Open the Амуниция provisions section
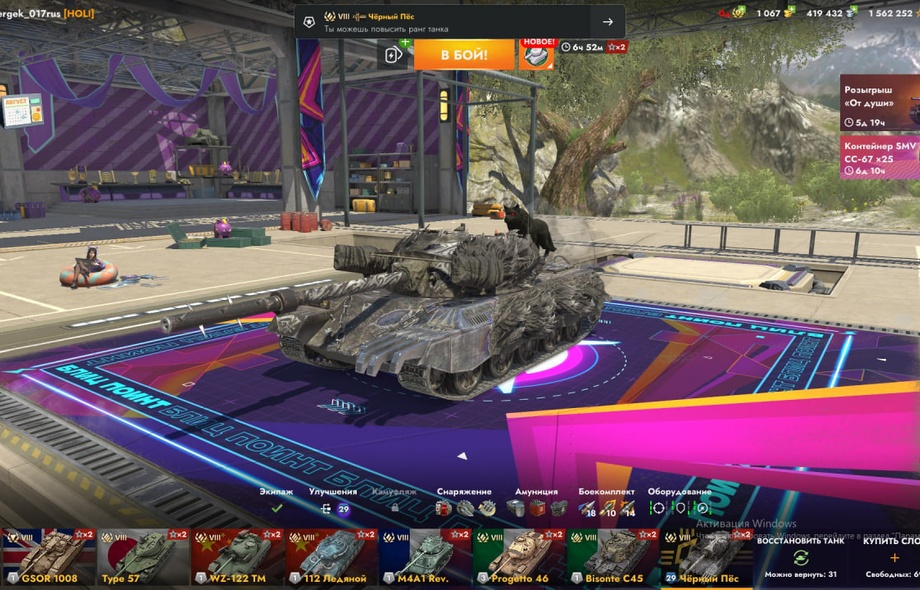 pos(536,502)
